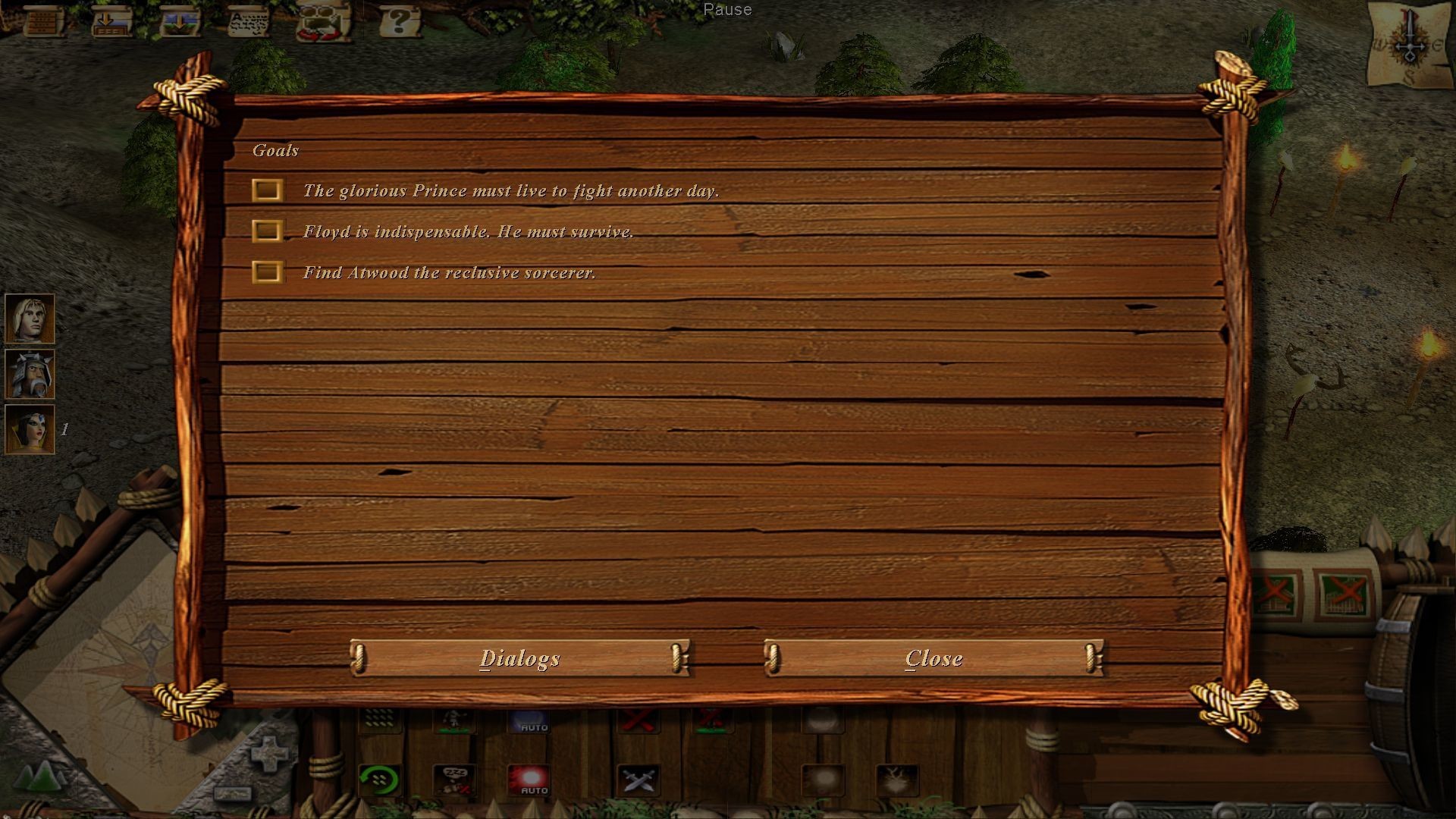
Task: Click the sleeping Zzz rest icon
Action: click(x=455, y=780)
